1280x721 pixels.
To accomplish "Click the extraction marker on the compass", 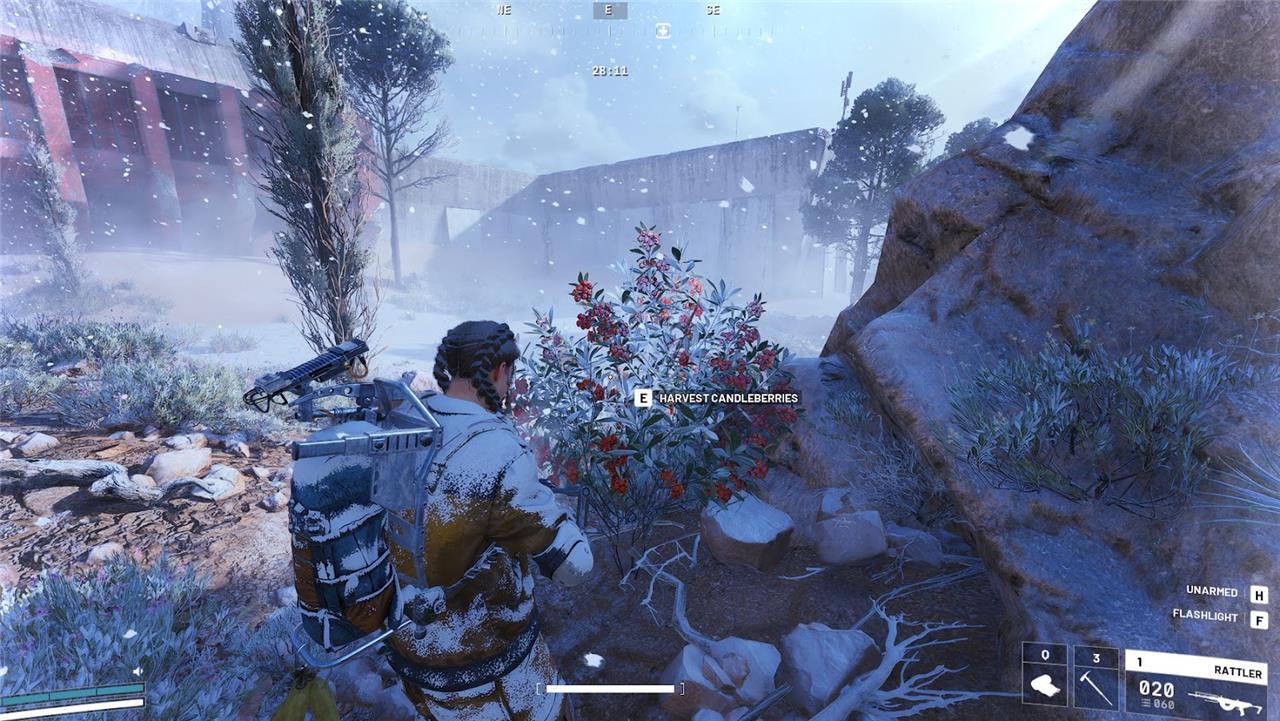I will pyautogui.click(x=662, y=31).
